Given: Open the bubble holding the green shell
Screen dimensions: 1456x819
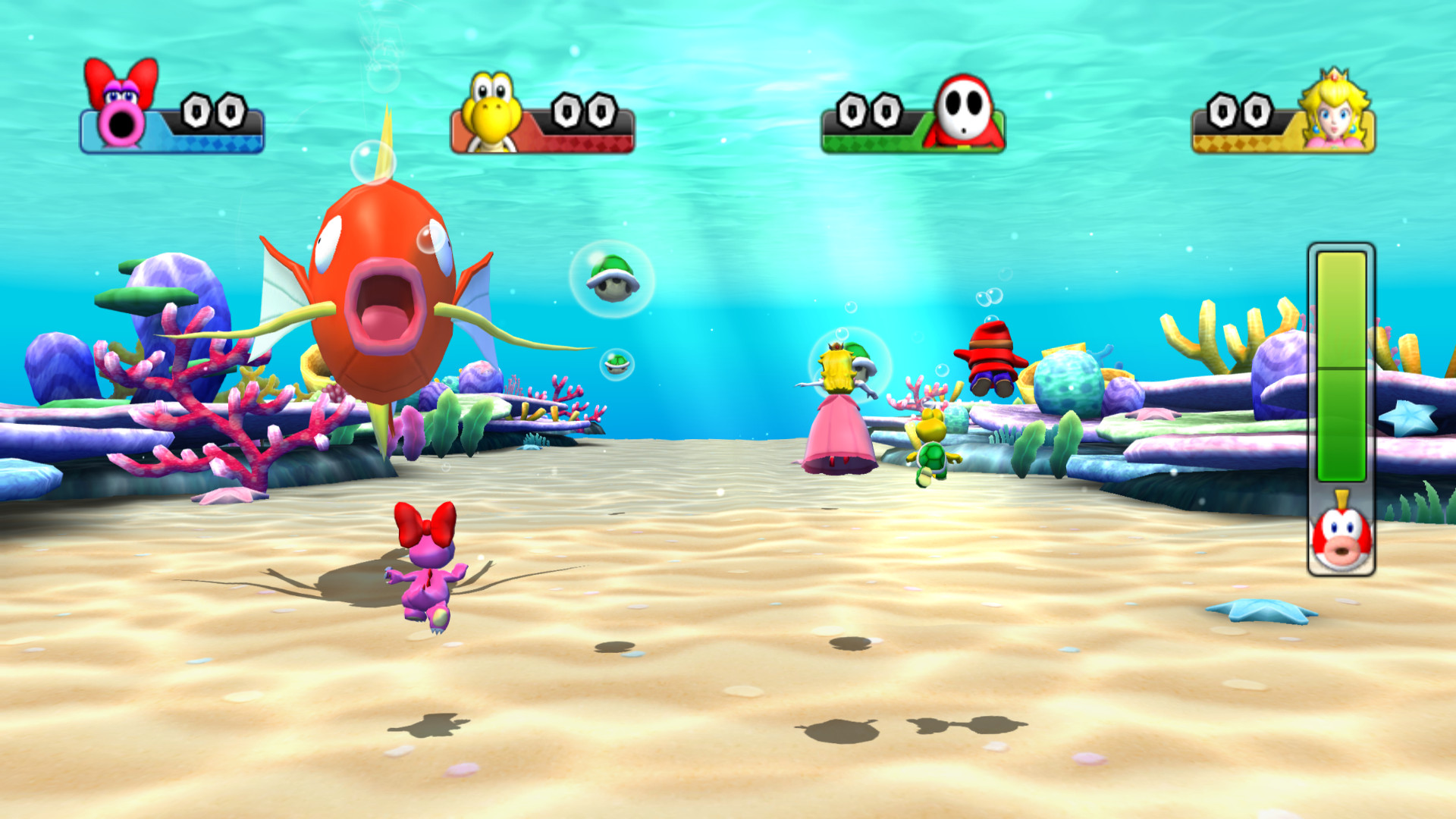Looking at the screenshot, I should (610, 279).
